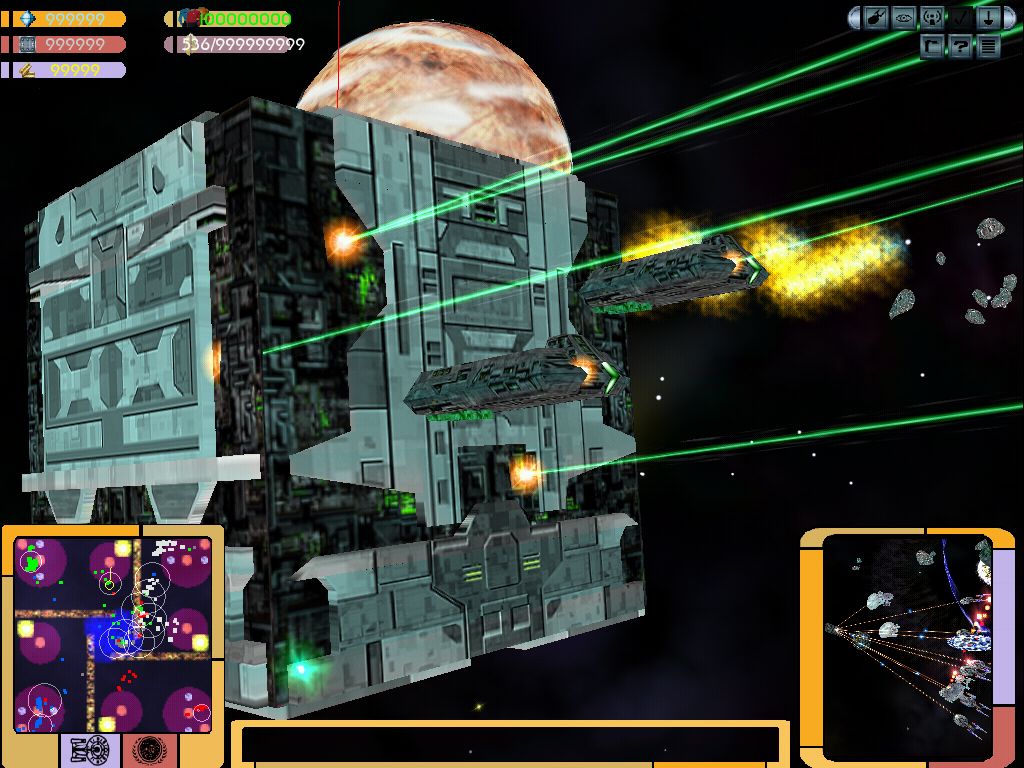Click the Federation emblem button under the minimap
1024x768 pixels.
tap(150, 750)
